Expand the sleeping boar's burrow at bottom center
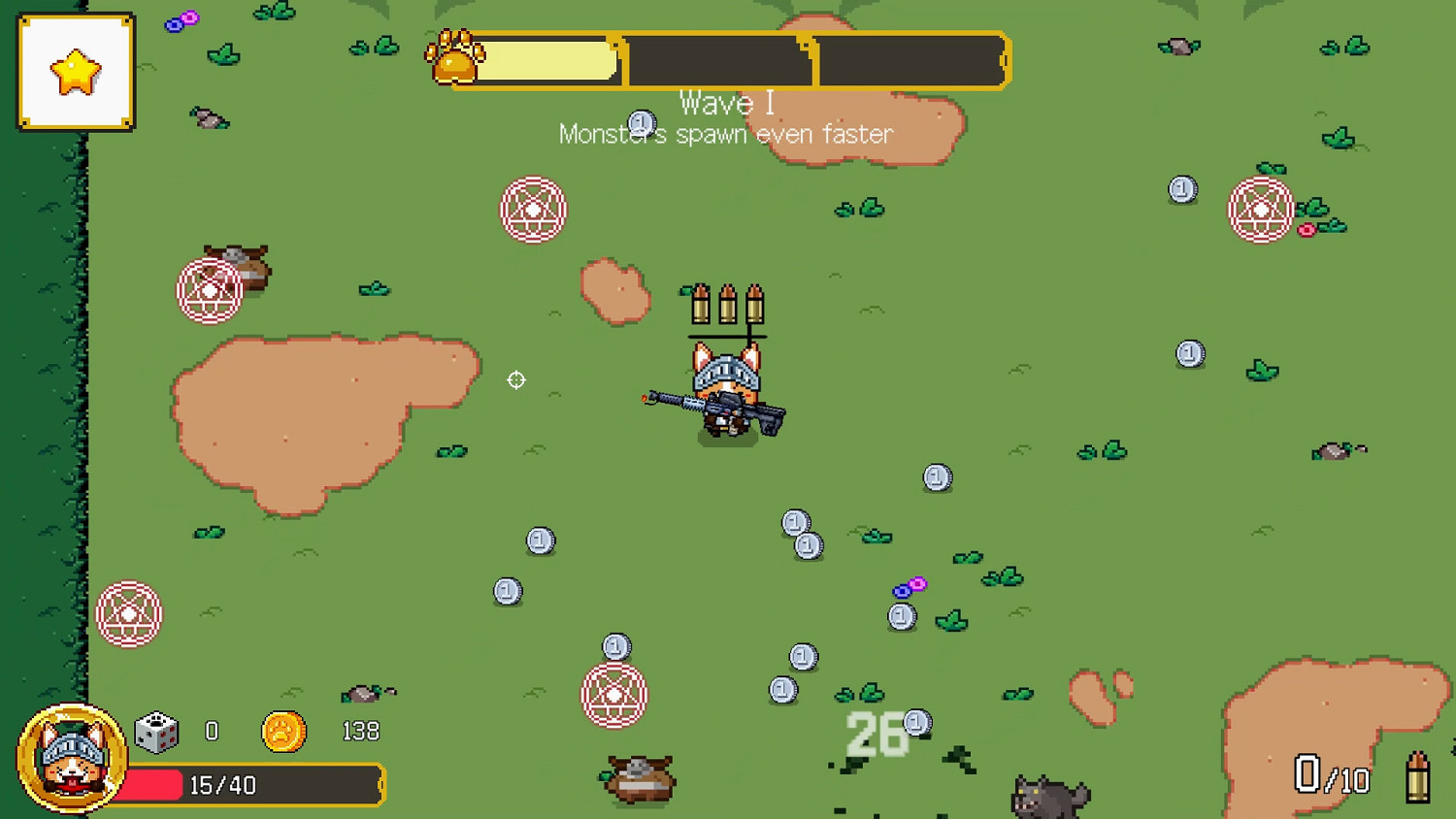This screenshot has width=1456, height=819. tap(642, 776)
